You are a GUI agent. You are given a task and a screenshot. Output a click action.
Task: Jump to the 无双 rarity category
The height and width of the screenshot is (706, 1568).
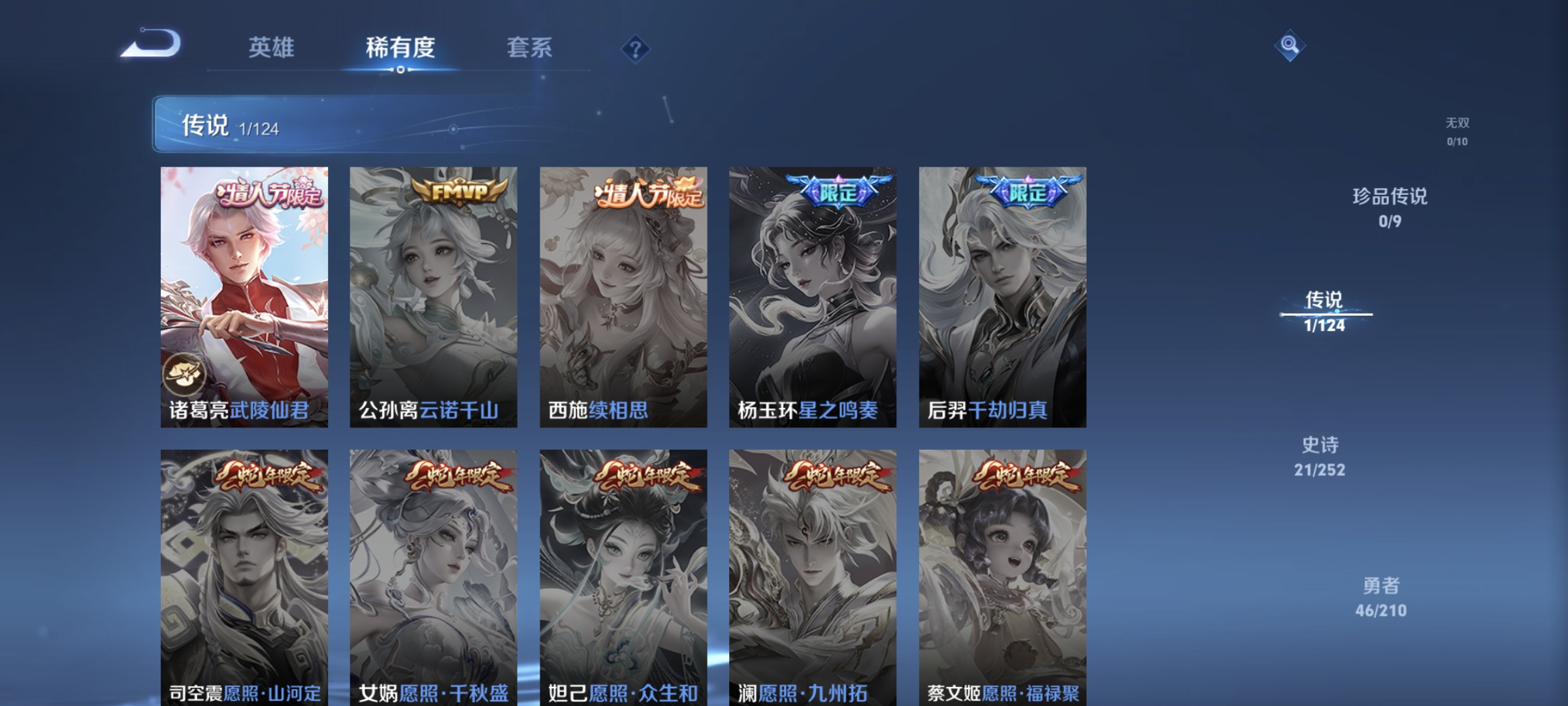1457,131
